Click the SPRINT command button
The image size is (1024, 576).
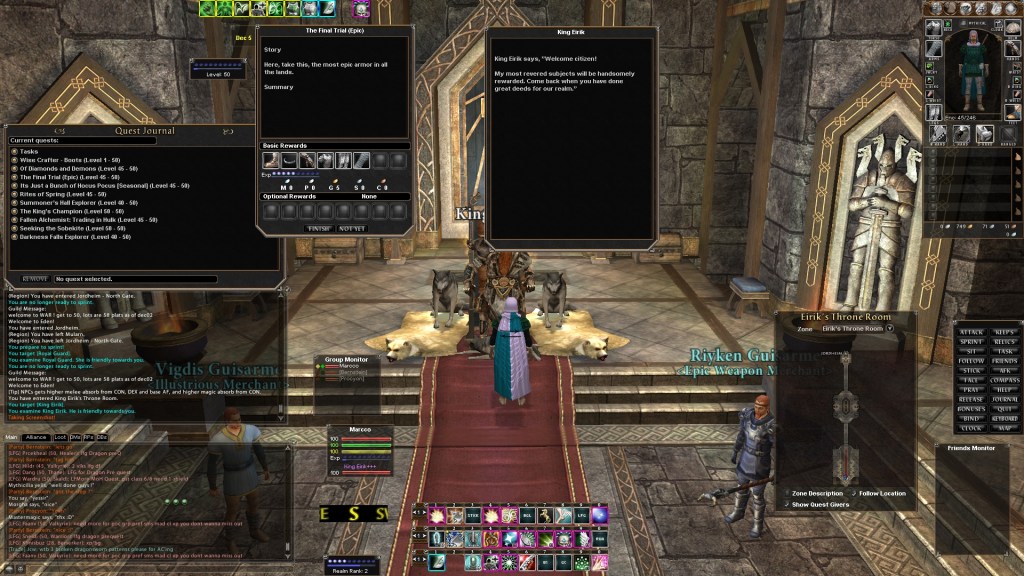pyautogui.click(x=971, y=341)
